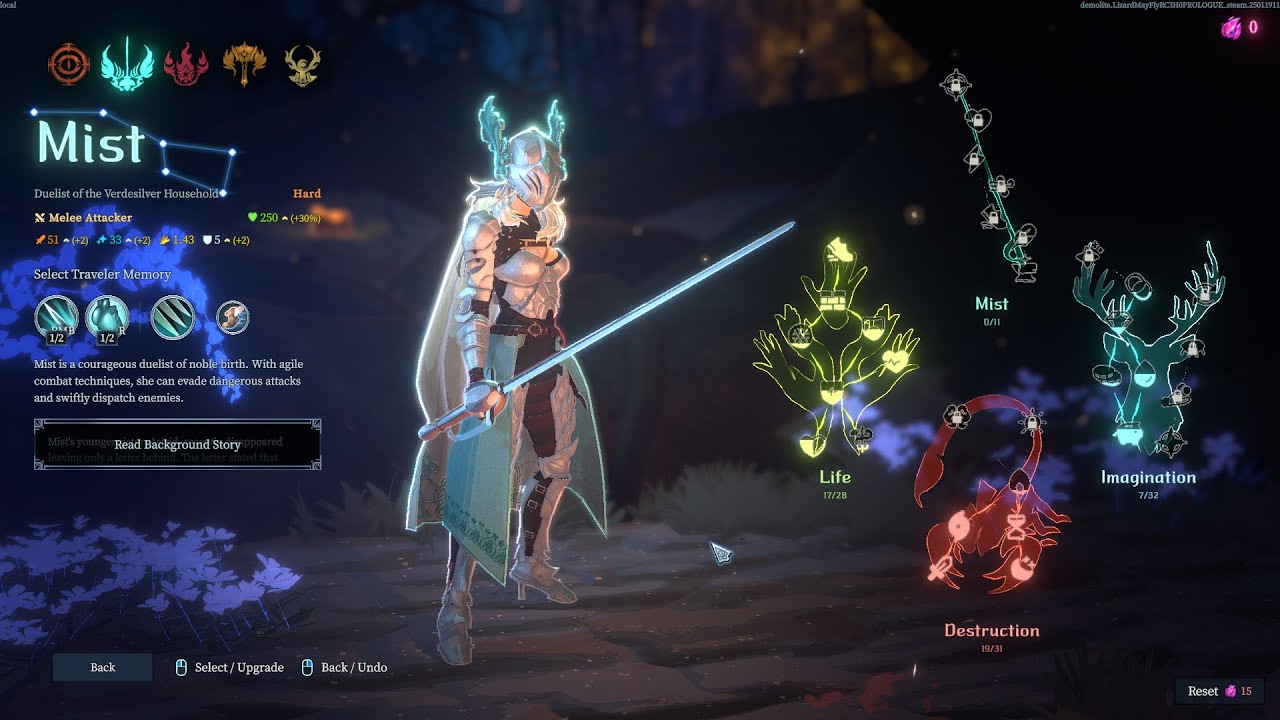This screenshot has width=1280, height=720.
Task: Select the triple claw slash memory
Action: pyautogui.click(x=173, y=318)
